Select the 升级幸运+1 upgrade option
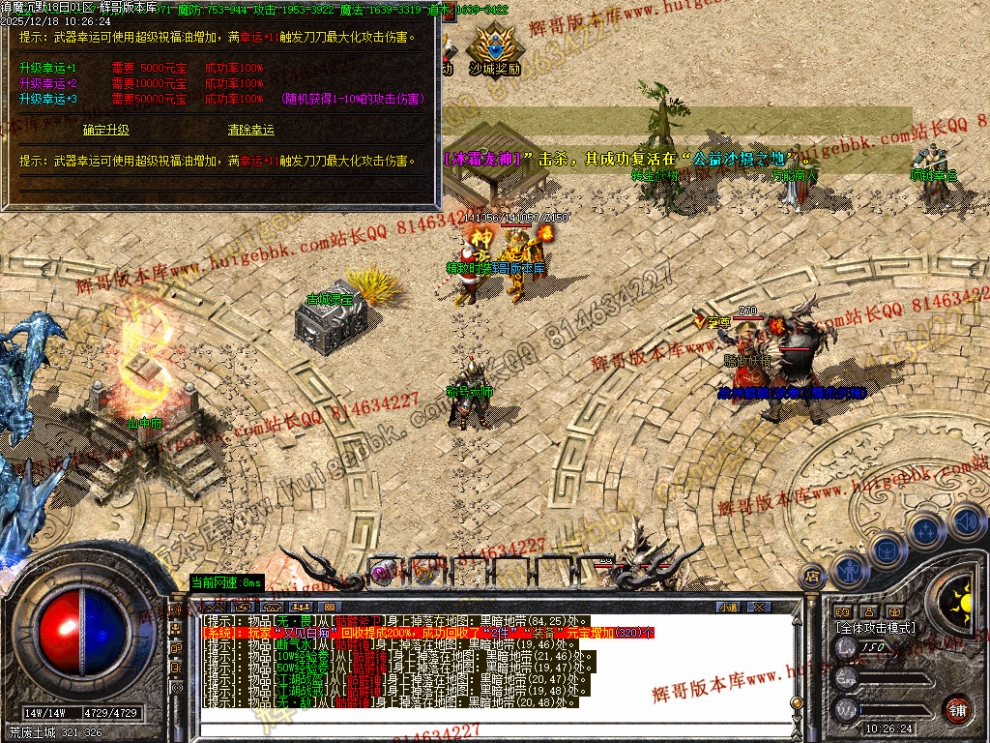This screenshot has width=990, height=743. tap(48, 68)
